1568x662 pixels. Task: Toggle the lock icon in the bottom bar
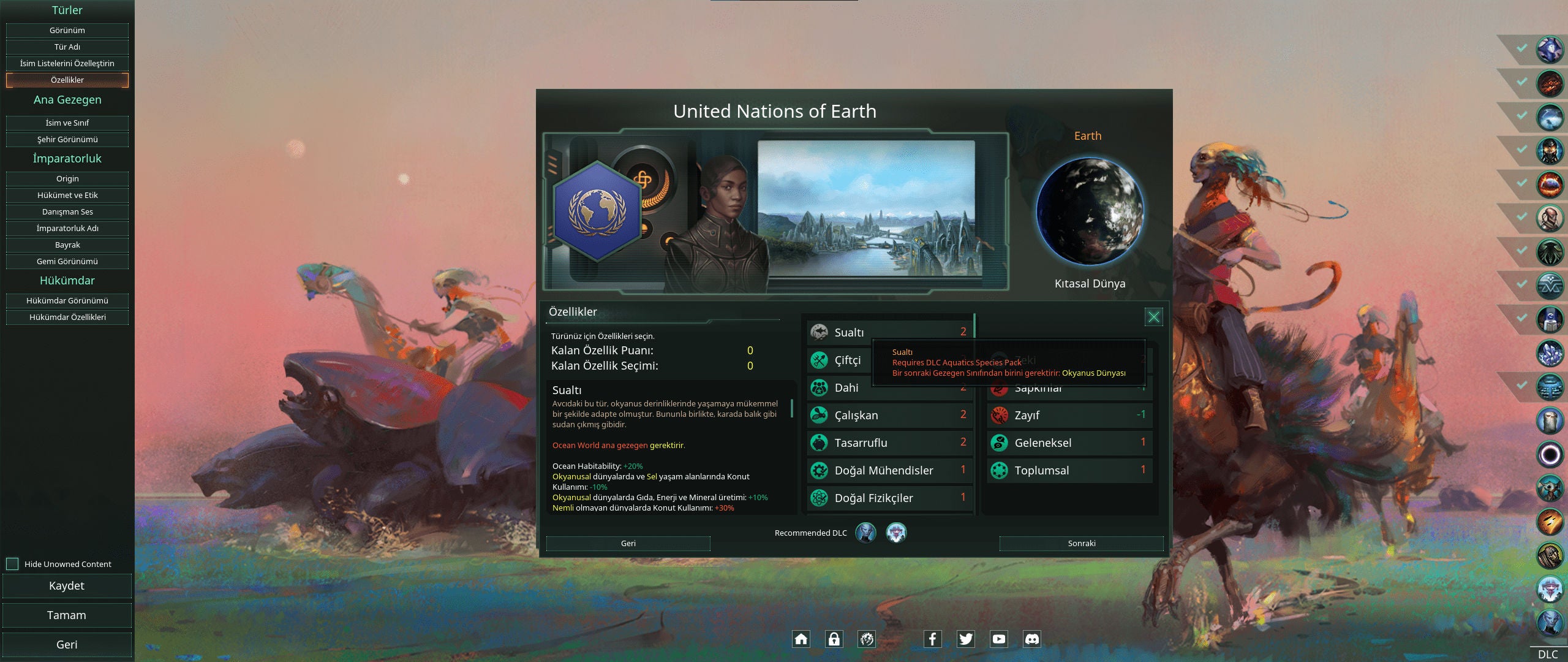point(834,639)
